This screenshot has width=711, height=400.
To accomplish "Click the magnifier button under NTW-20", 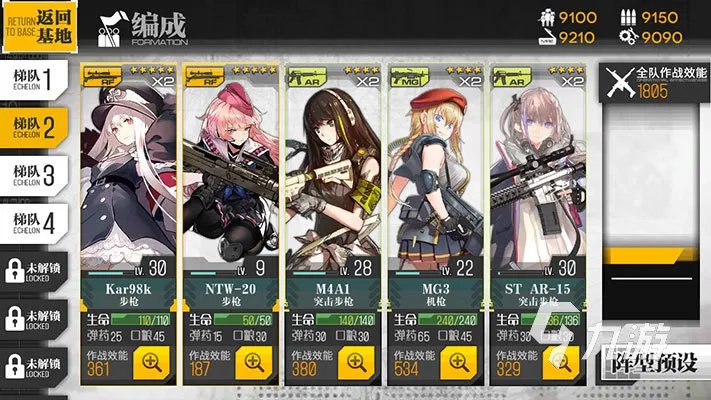I will [x=254, y=363].
